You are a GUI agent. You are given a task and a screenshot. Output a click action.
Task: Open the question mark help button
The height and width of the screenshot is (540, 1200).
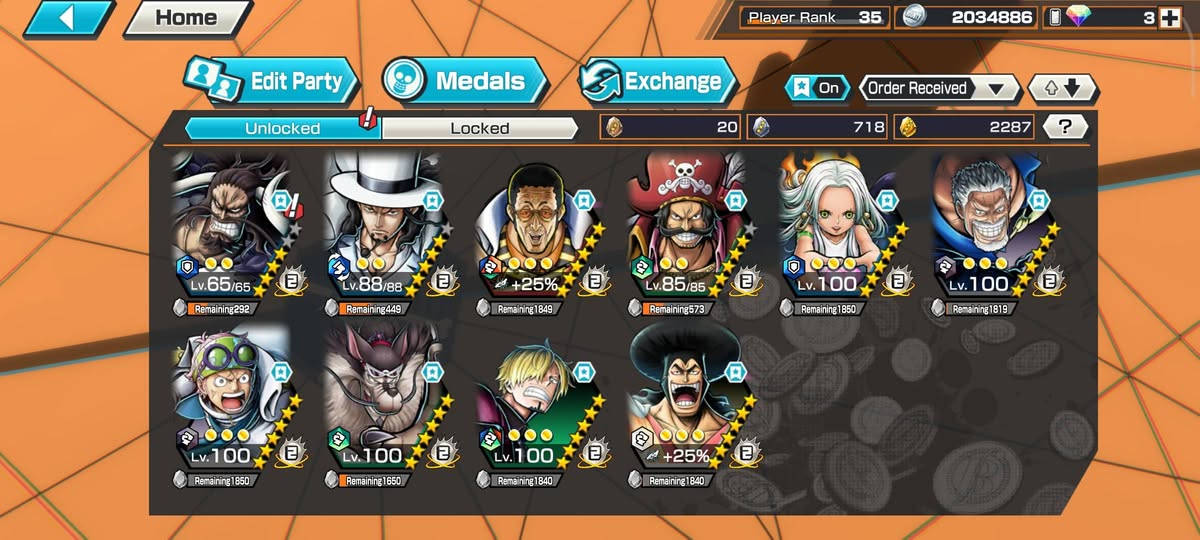coord(1065,127)
